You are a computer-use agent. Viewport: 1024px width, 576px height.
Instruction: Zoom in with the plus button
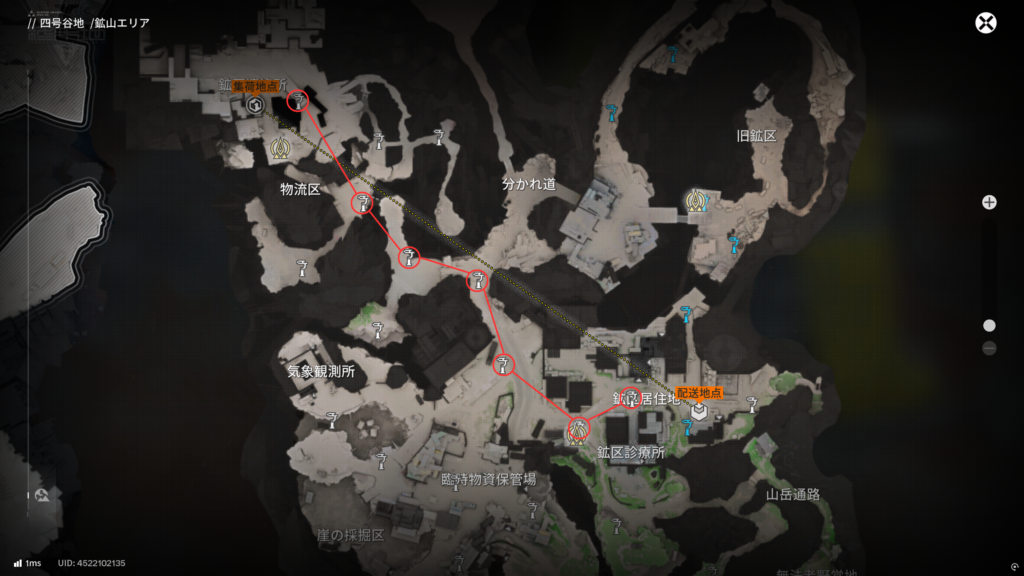coord(989,202)
